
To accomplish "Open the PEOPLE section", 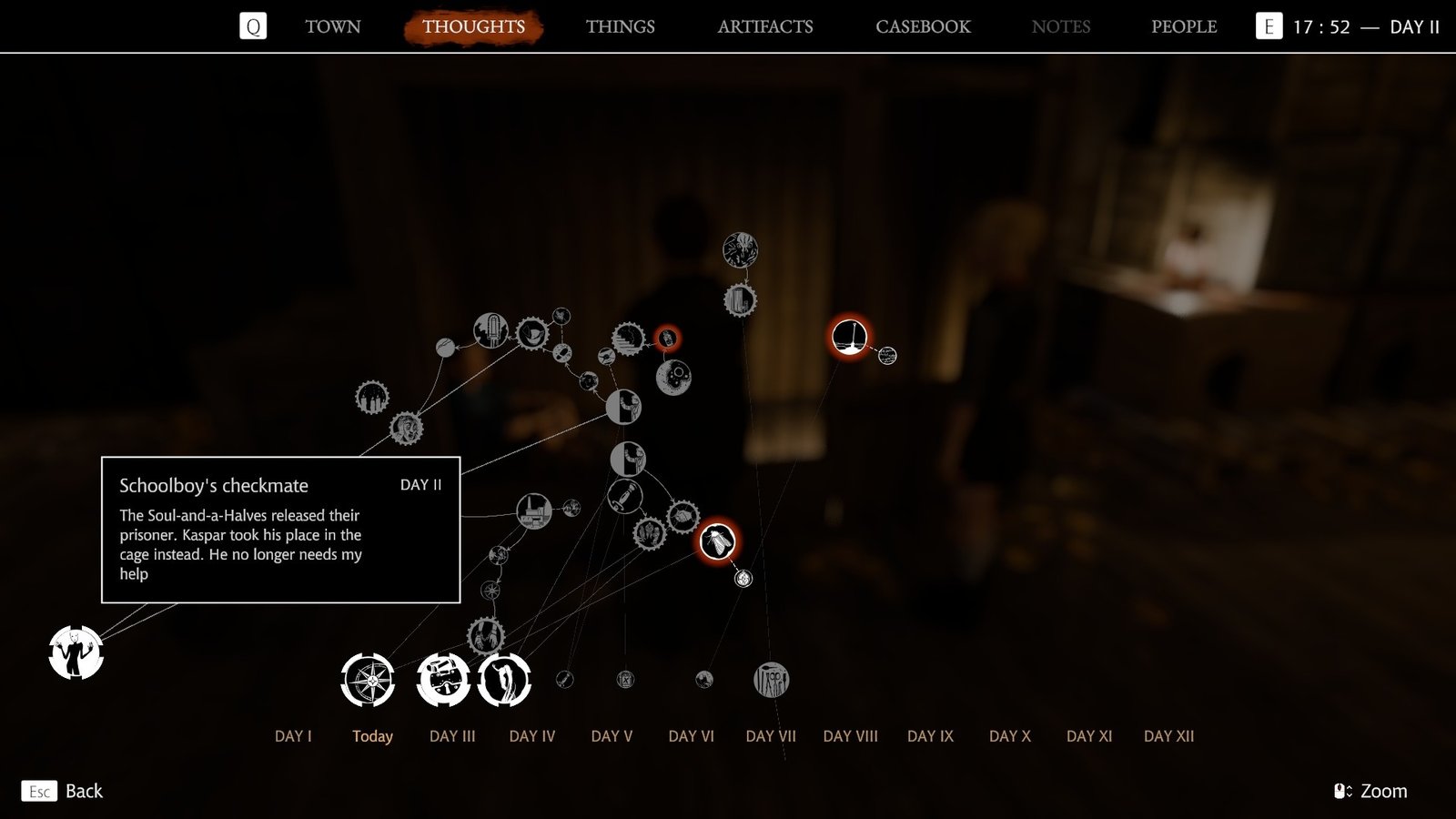I will pos(1184,26).
